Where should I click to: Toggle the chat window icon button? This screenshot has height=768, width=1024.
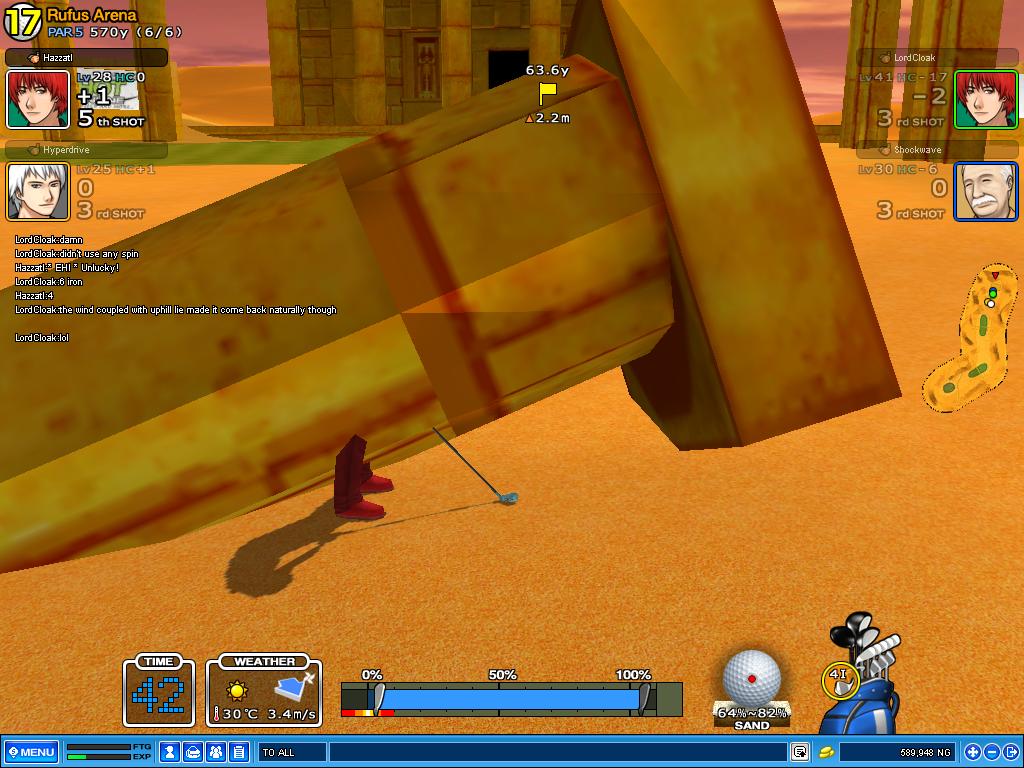point(800,752)
